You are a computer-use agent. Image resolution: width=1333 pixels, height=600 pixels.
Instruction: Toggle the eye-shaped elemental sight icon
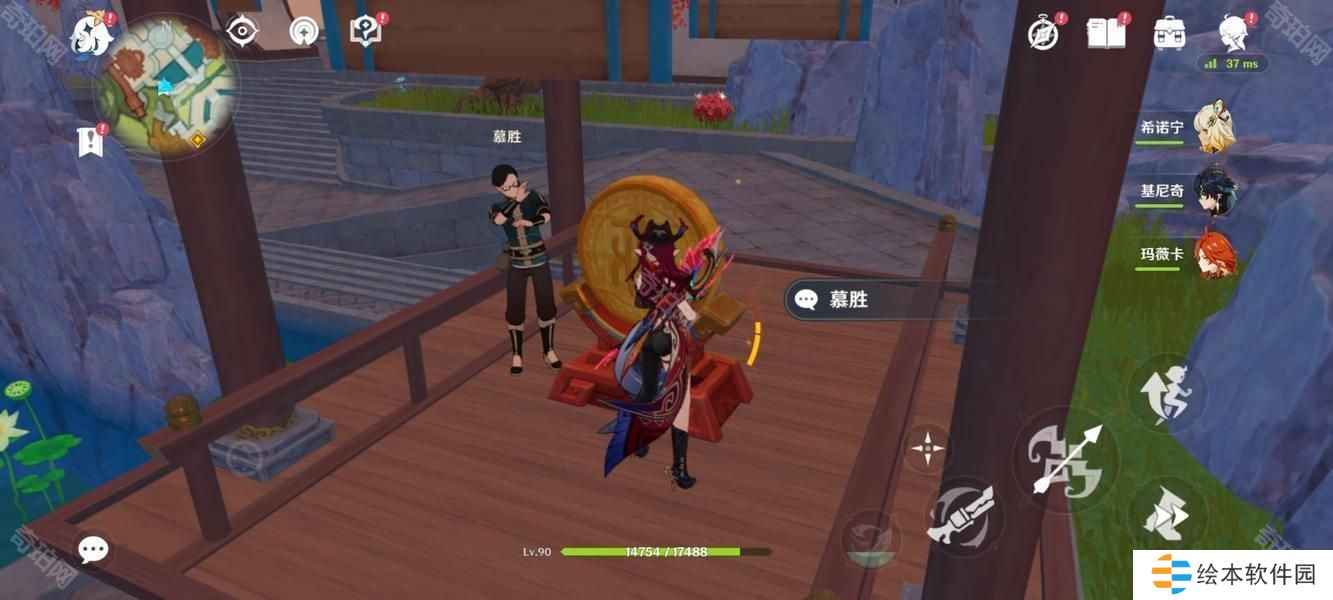pos(242,32)
